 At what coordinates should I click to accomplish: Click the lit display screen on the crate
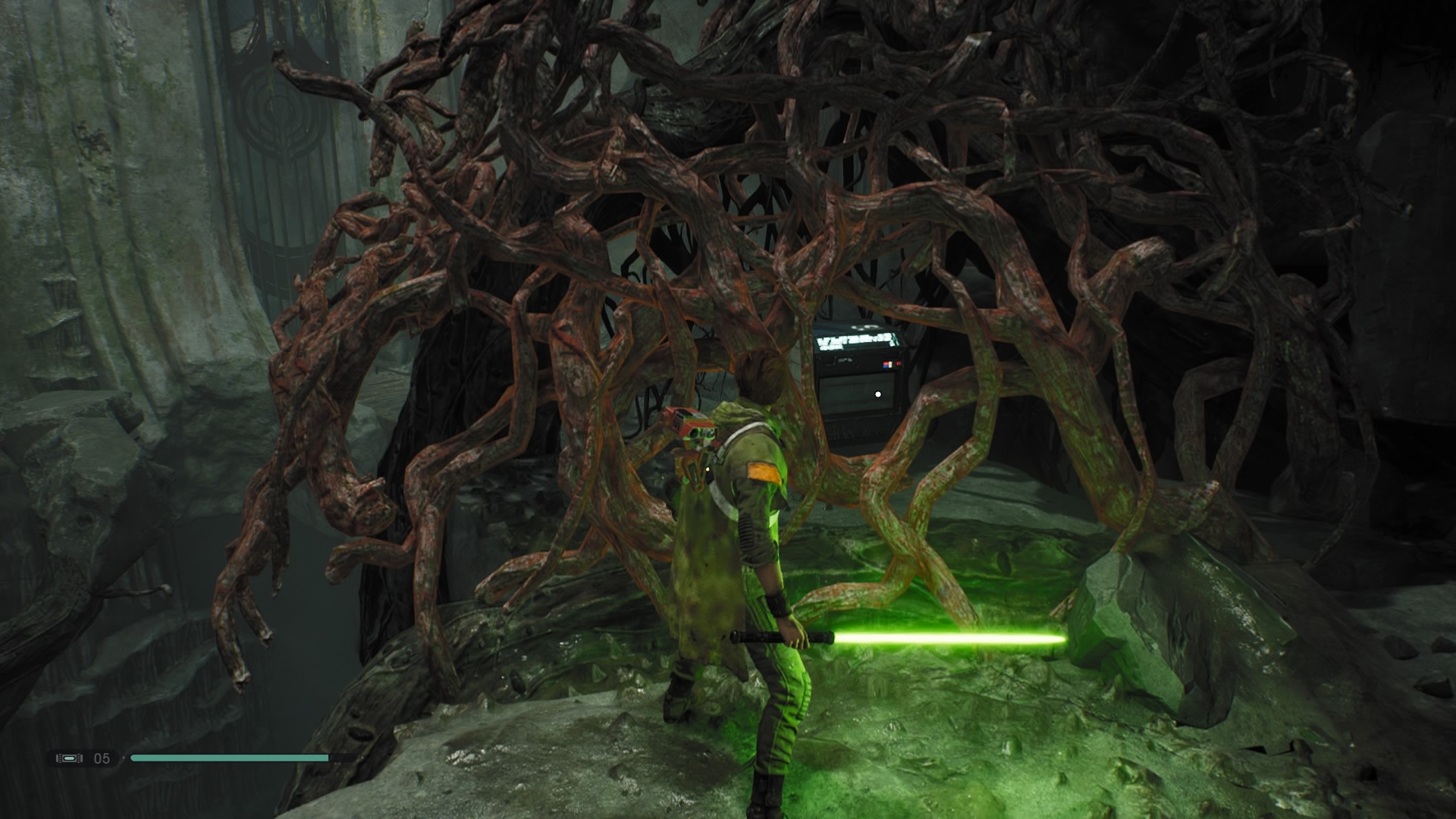pyautogui.click(x=853, y=341)
